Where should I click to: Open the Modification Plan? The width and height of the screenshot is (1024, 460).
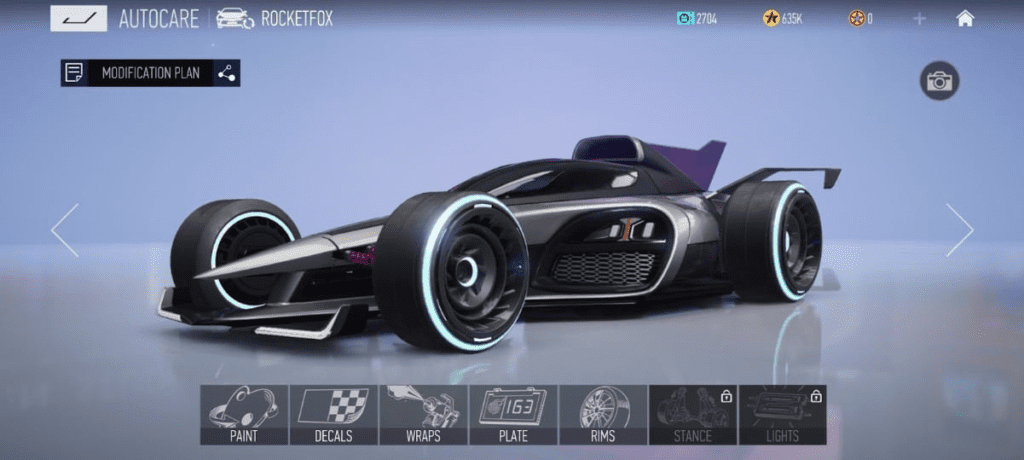tap(137, 73)
